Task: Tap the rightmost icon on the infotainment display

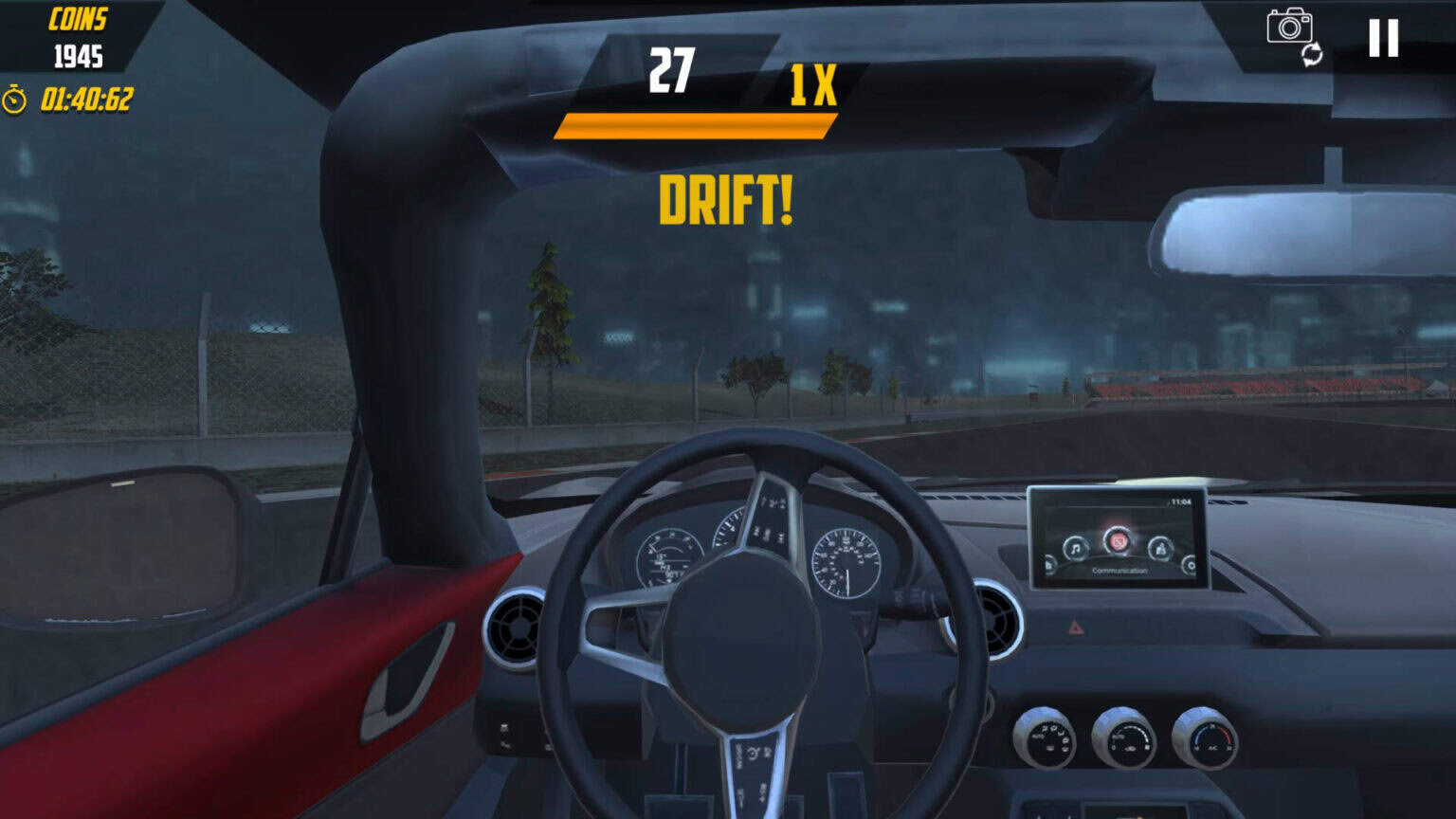Action: [1192, 565]
